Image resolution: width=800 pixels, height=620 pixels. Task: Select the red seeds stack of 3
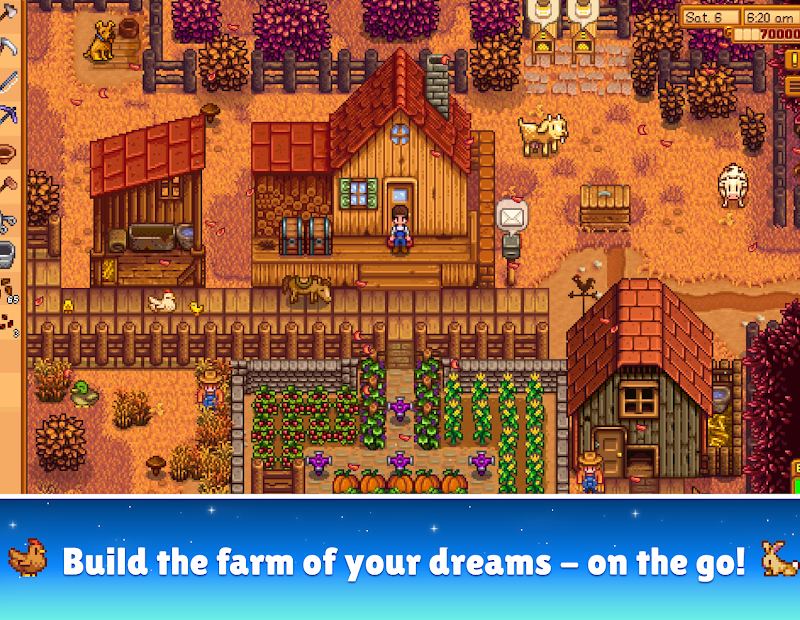[x=9, y=325]
